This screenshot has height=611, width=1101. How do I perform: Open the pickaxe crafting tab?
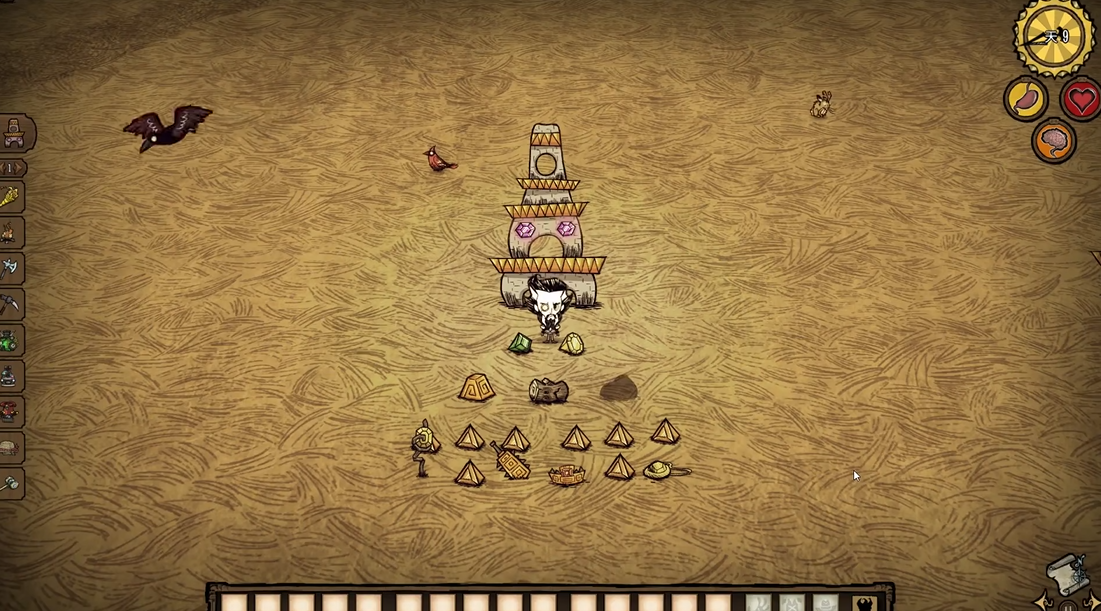[x=10, y=304]
